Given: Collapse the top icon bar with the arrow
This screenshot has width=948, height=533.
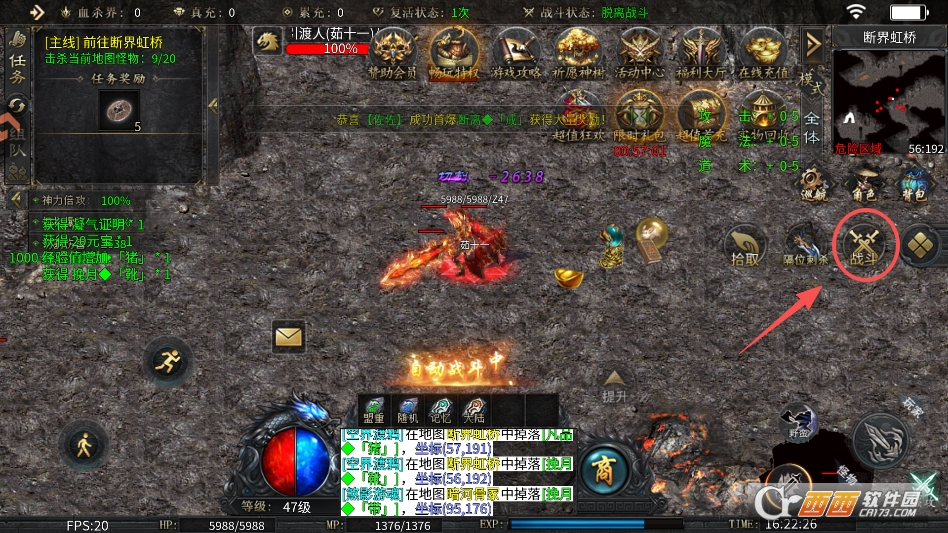Looking at the screenshot, I should coord(813,44).
